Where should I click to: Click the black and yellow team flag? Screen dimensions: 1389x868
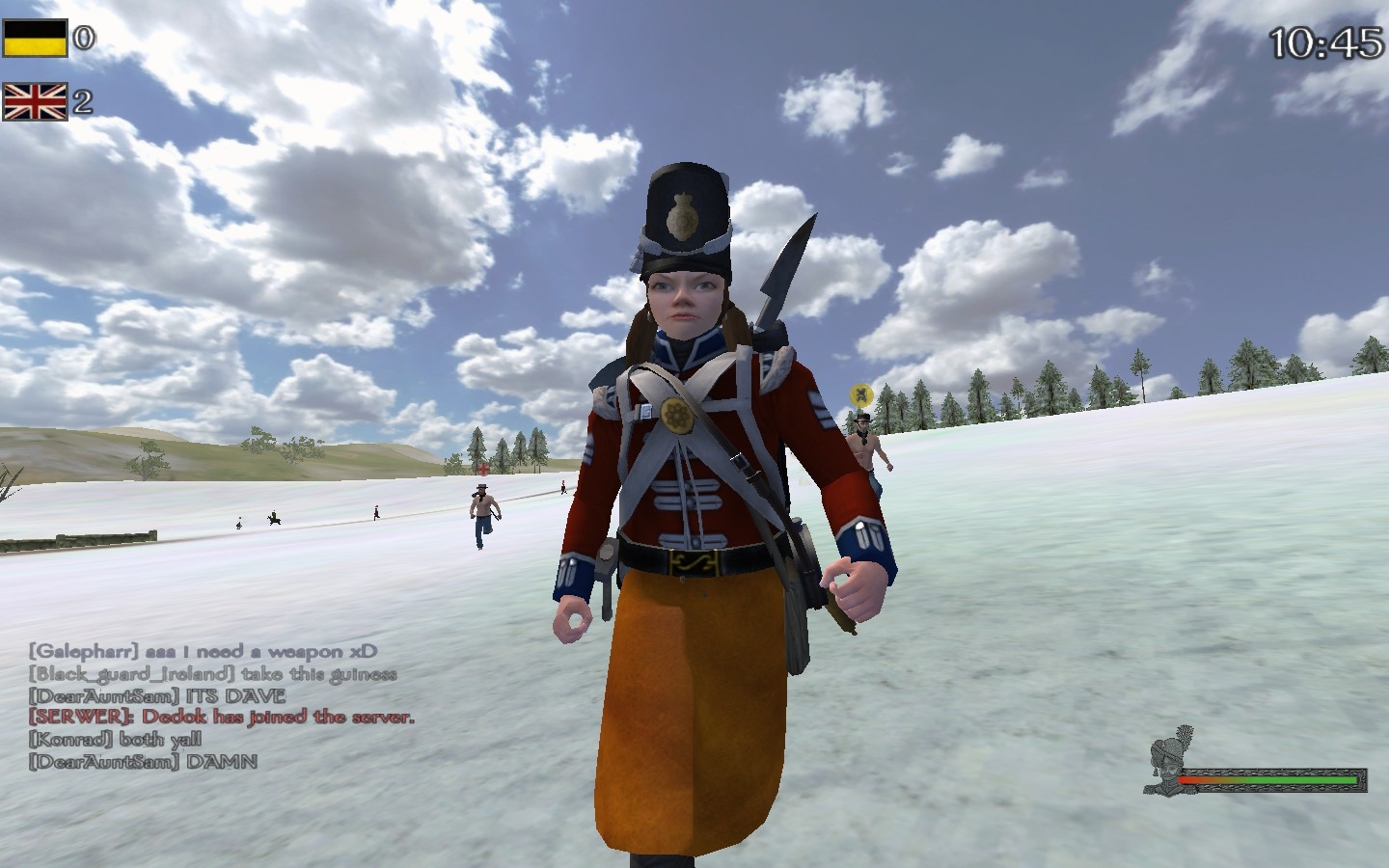pos(35,39)
